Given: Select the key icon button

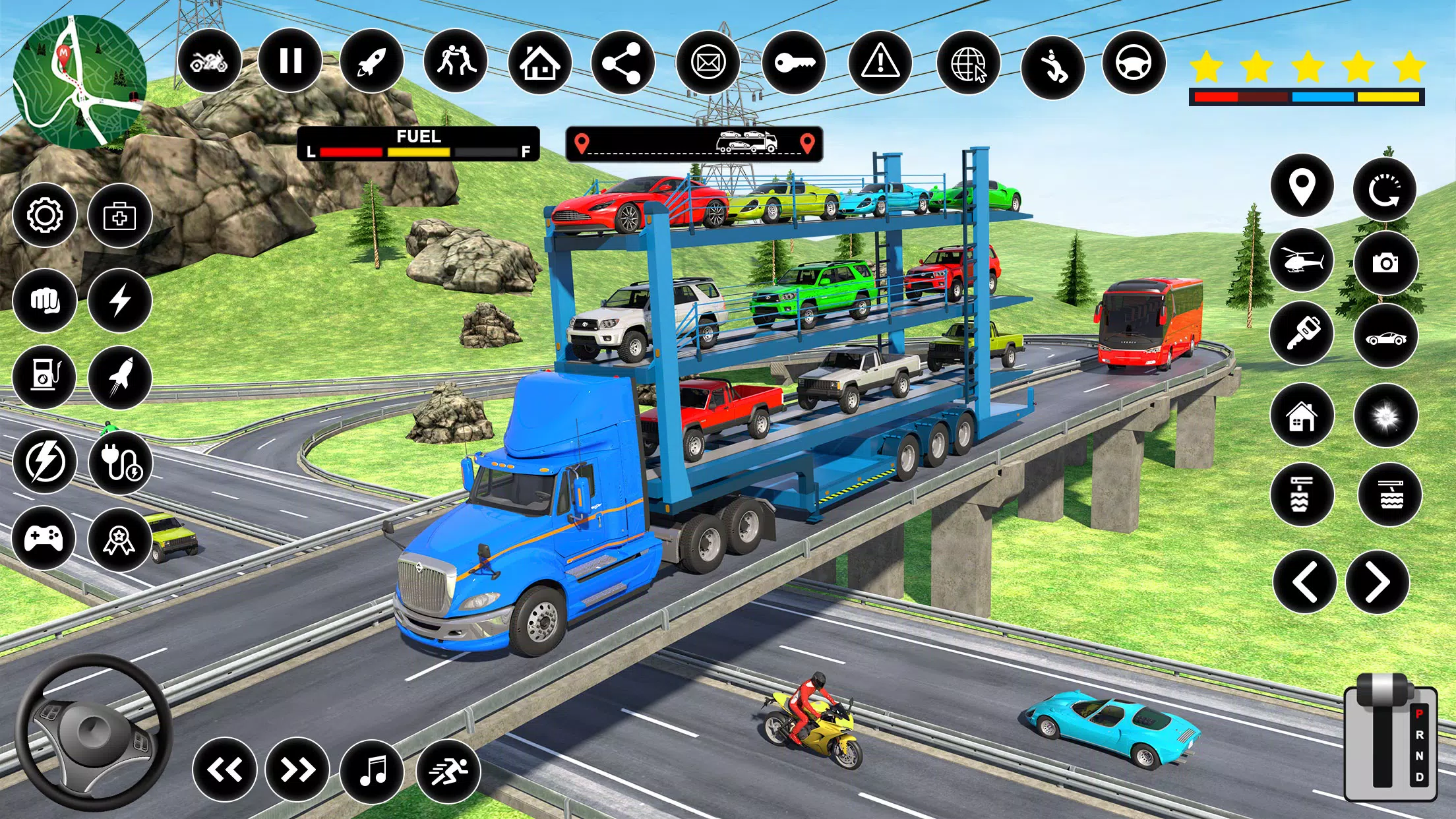Looking at the screenshot, I should click(794, 63).
